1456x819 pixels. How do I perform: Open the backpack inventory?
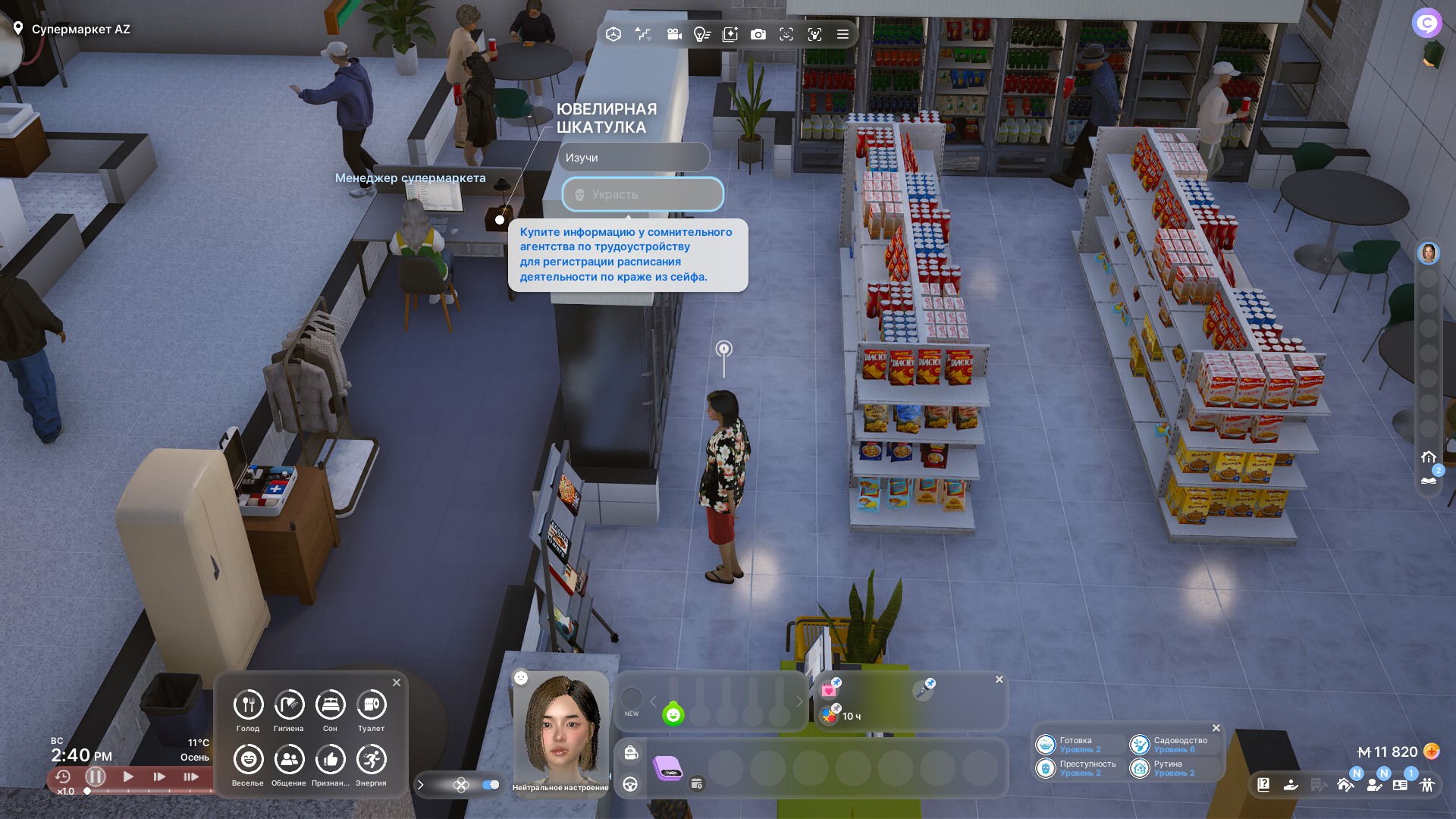[x=631, y=752]
